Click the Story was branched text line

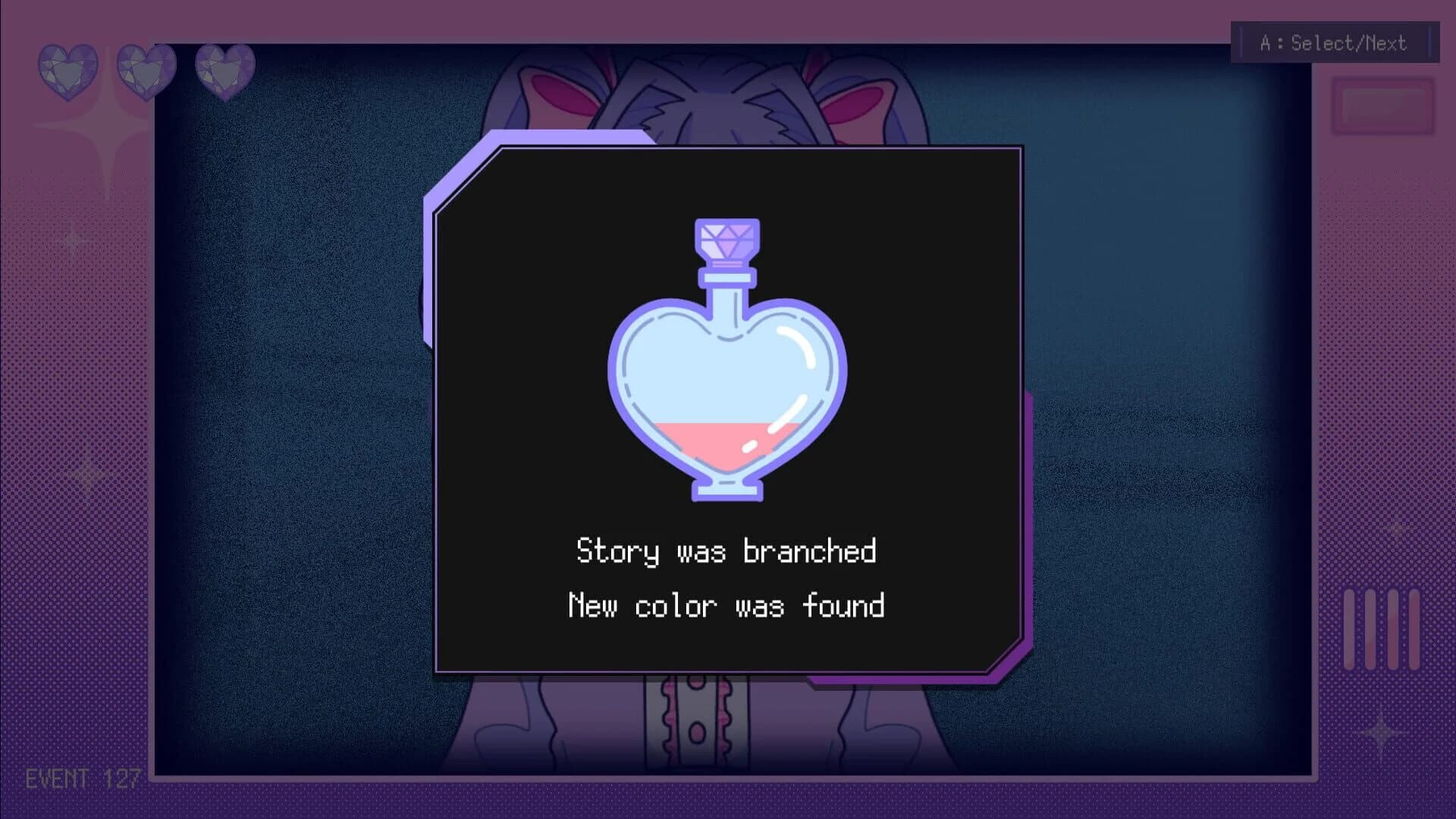tap(726, 551)
